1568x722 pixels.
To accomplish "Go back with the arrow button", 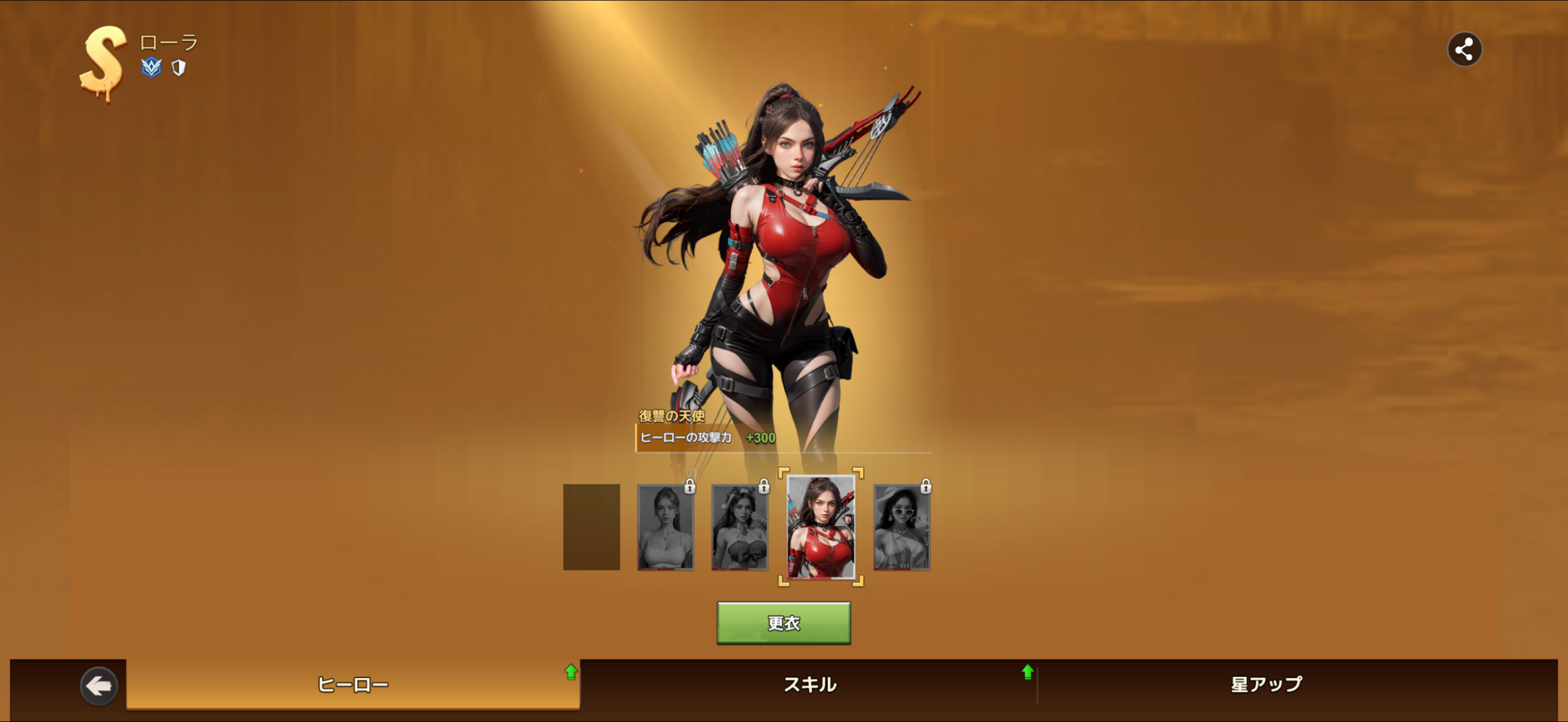I will (99, 686).
